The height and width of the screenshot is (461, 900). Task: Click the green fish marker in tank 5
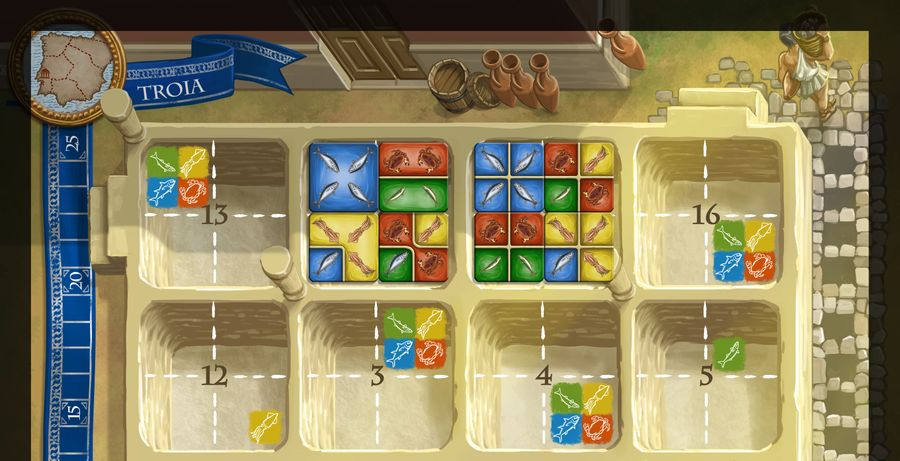click(x=728, y=353)
